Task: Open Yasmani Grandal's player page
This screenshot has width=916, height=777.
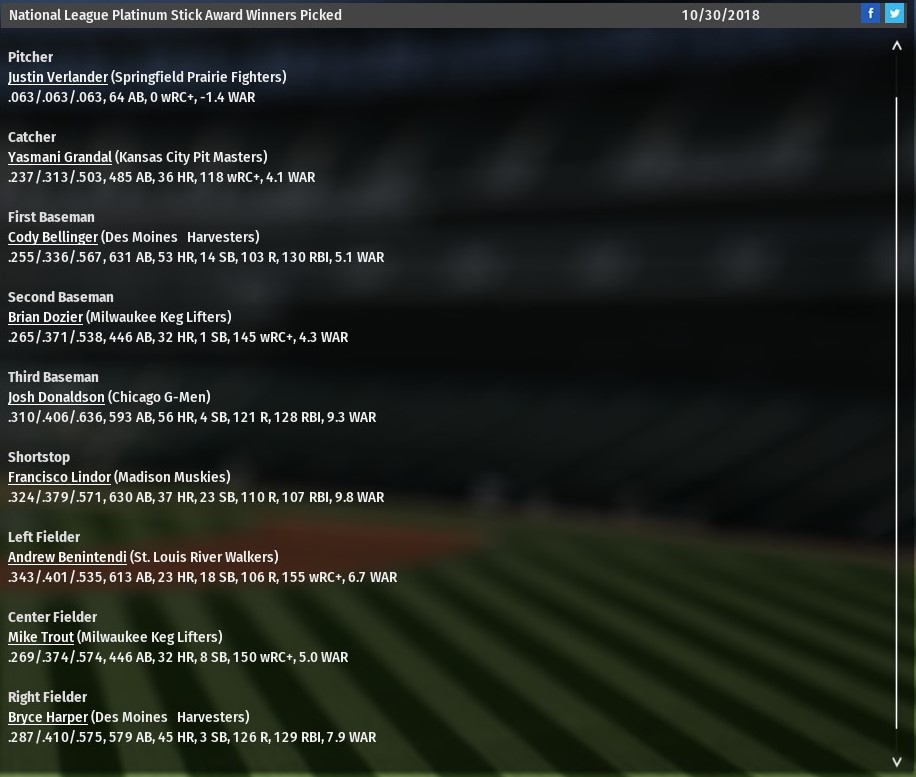Action: 60,157
